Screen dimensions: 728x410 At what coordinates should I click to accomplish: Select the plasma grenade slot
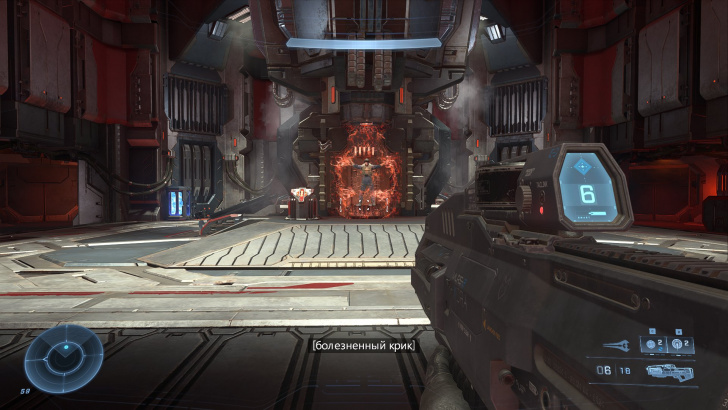(652, 346)
